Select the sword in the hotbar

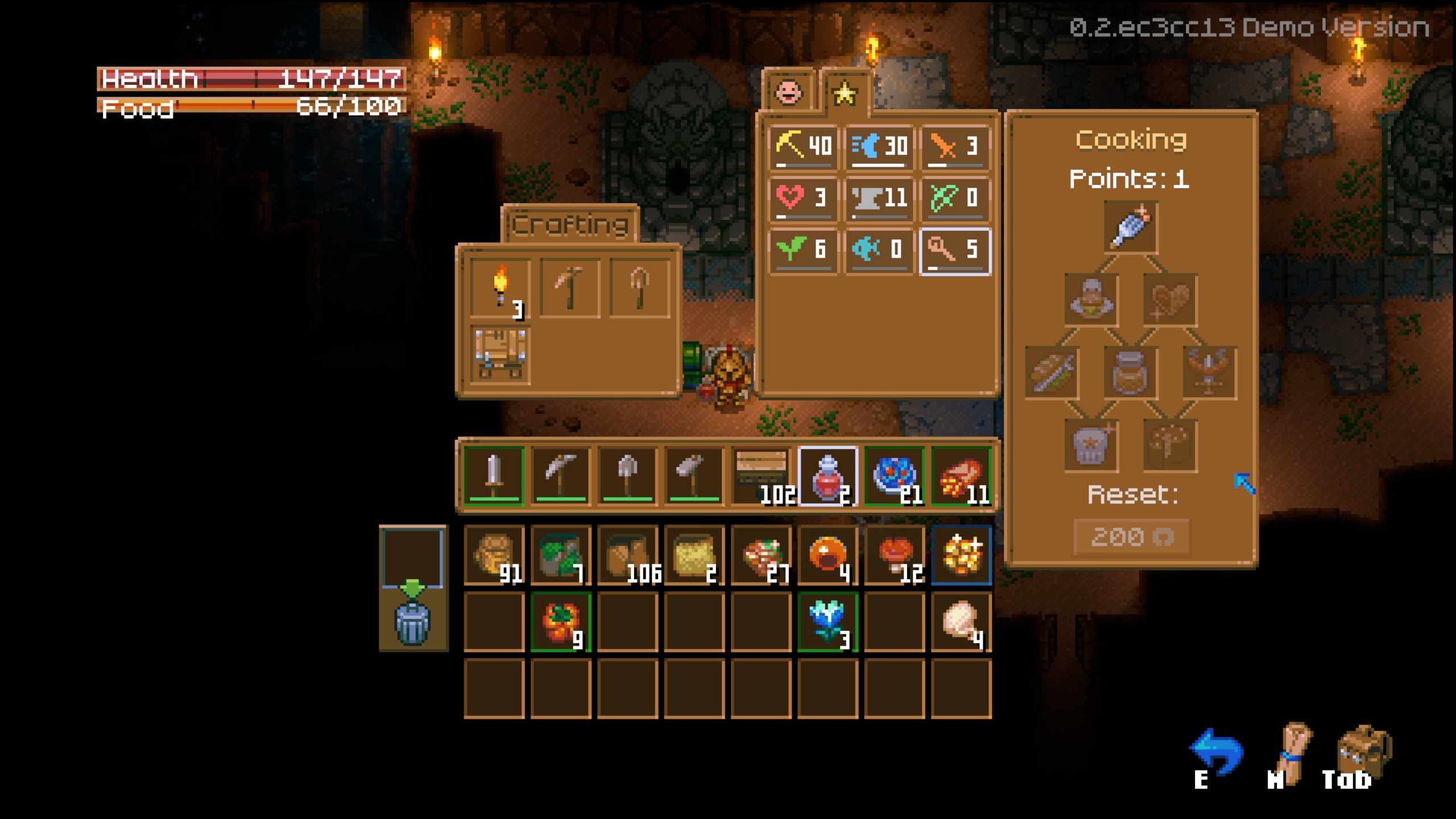(494, 475)
